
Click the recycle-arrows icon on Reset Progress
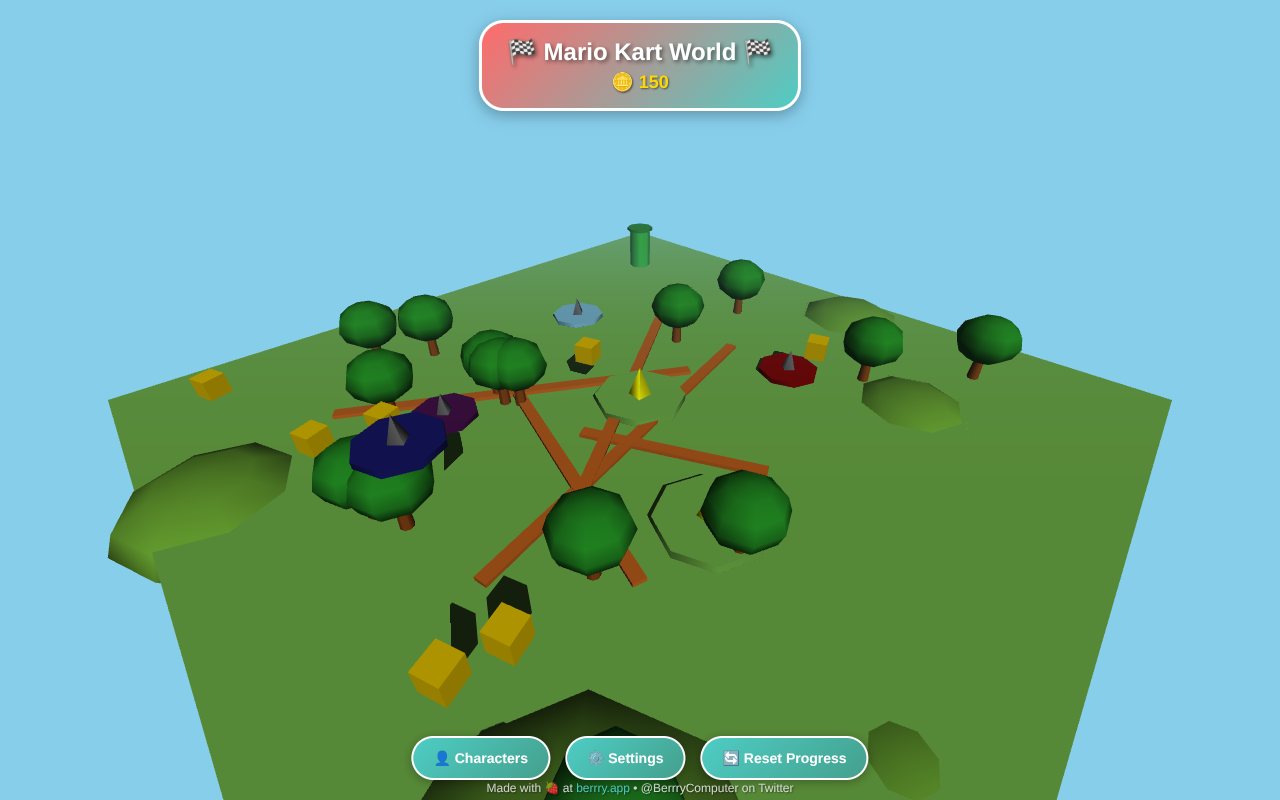pos(729,757)
